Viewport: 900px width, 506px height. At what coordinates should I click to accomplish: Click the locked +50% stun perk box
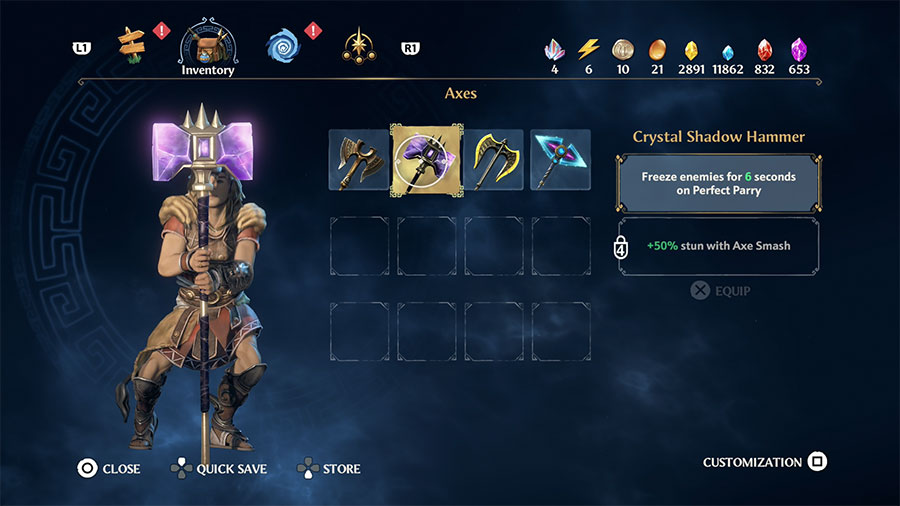(x=719, y=246)
